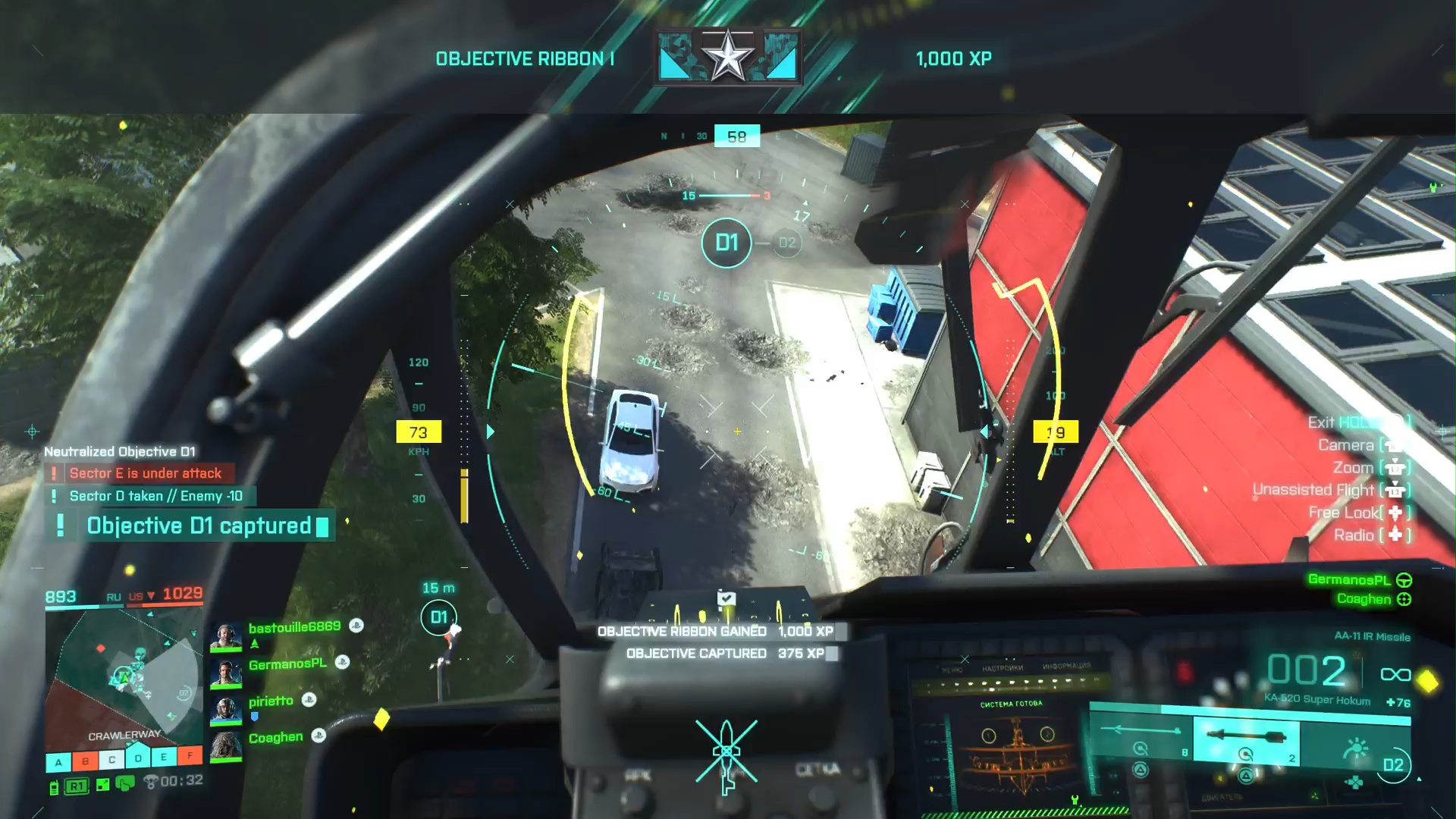Select sector A on the sector bar
The image size is (1456, 819).
[x=58, y=761]
